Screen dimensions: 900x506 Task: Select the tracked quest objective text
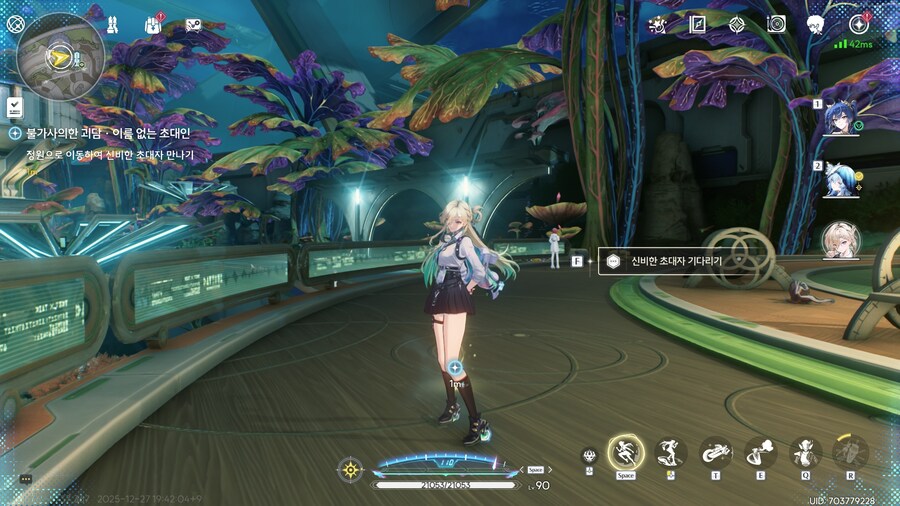110,155
